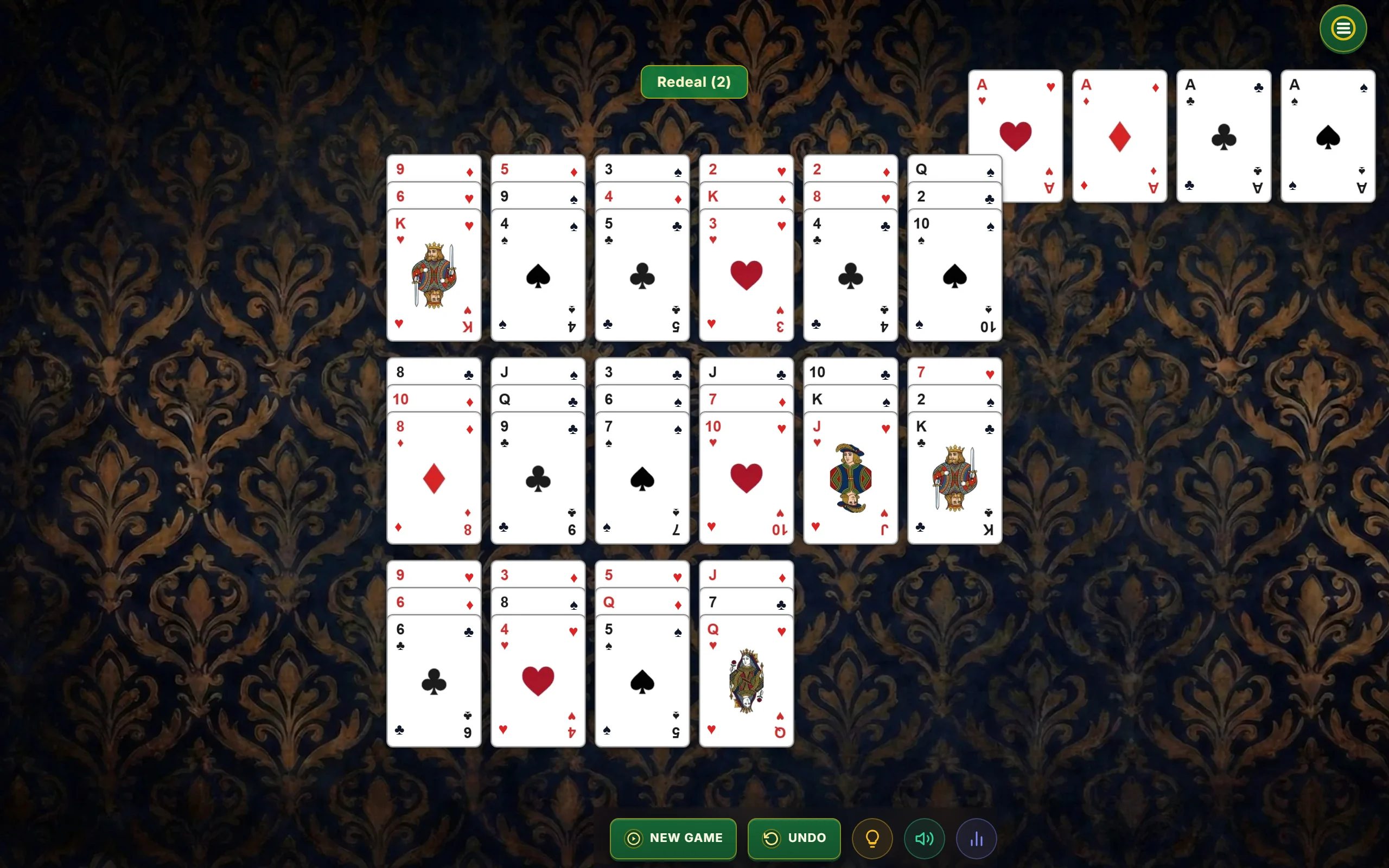Start a New Game
The height and width of the screenshot is (868, 1389).
(673, 838)
